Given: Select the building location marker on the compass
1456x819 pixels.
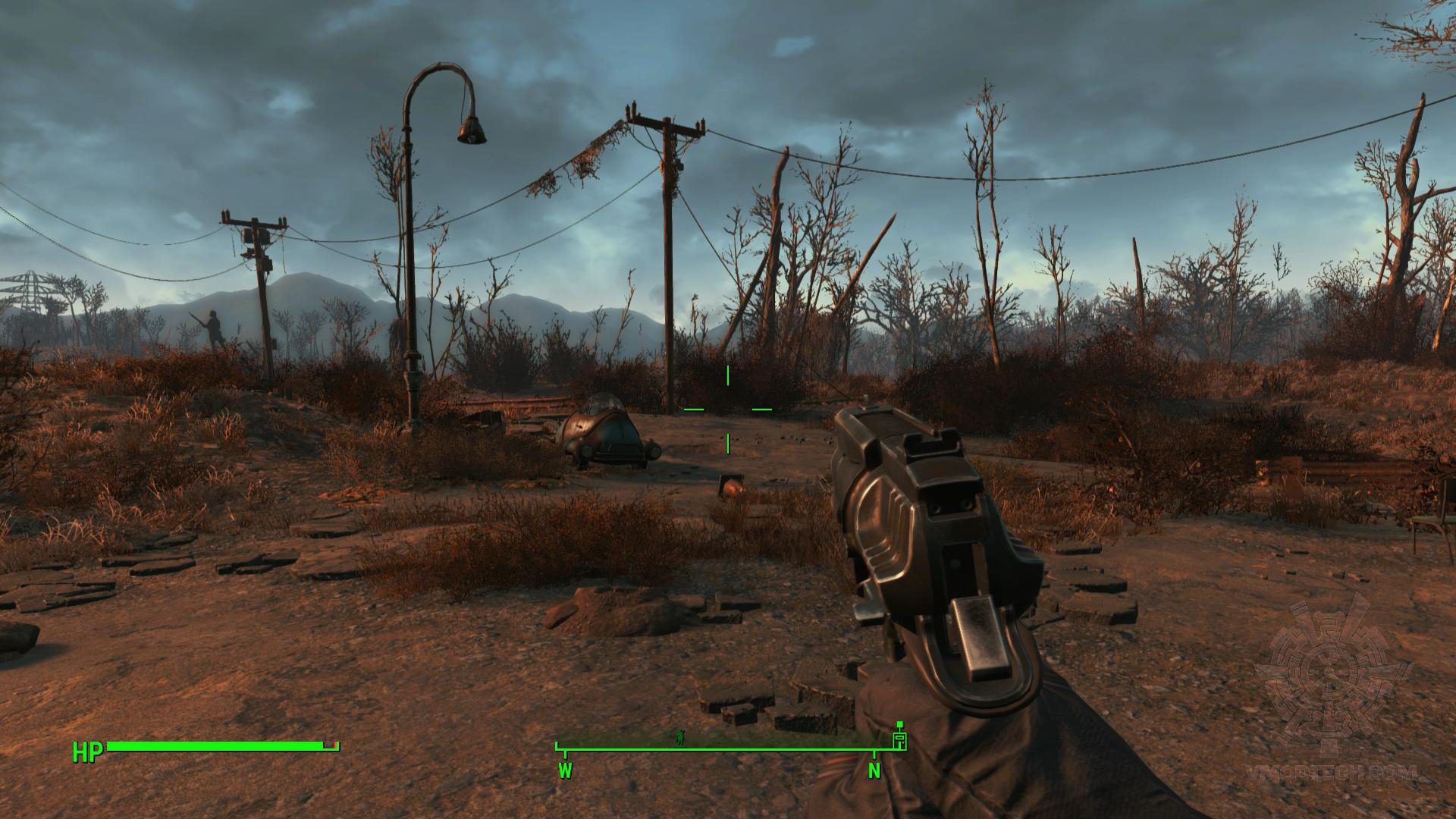Looking at the screenshot, I should [899, 739].
